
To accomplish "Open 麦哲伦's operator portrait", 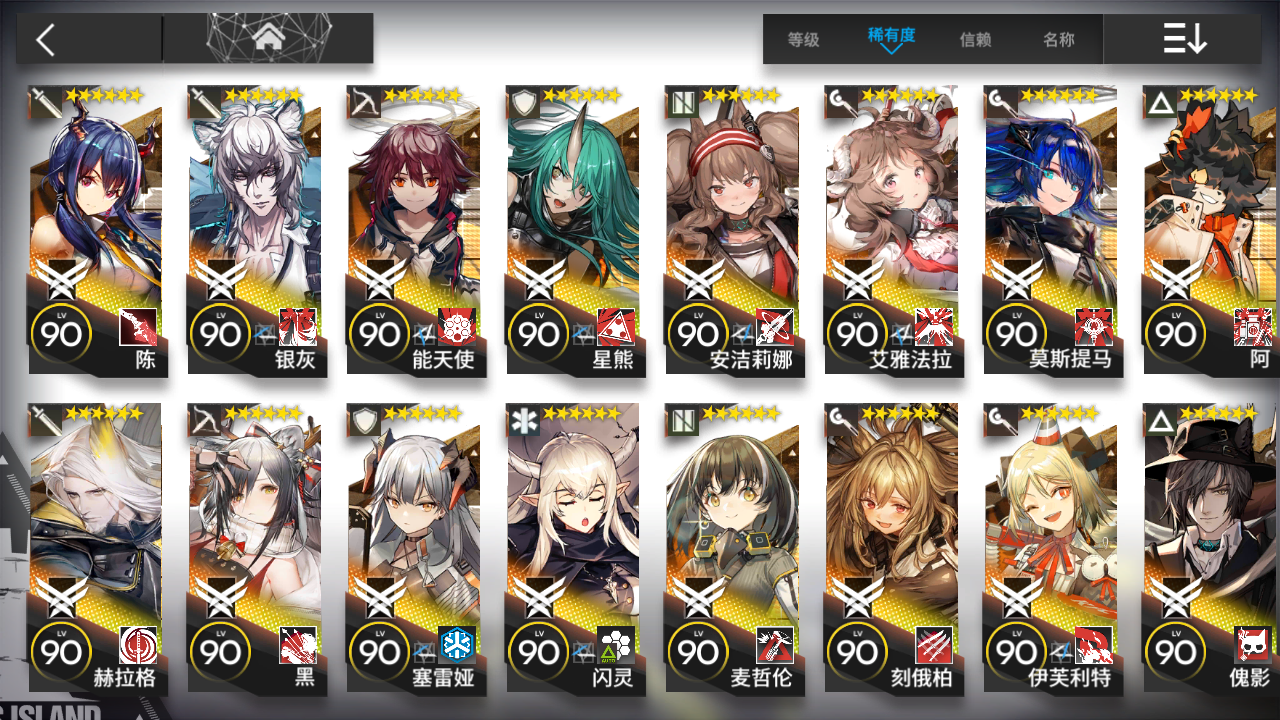I will click(x=735, y=520).
